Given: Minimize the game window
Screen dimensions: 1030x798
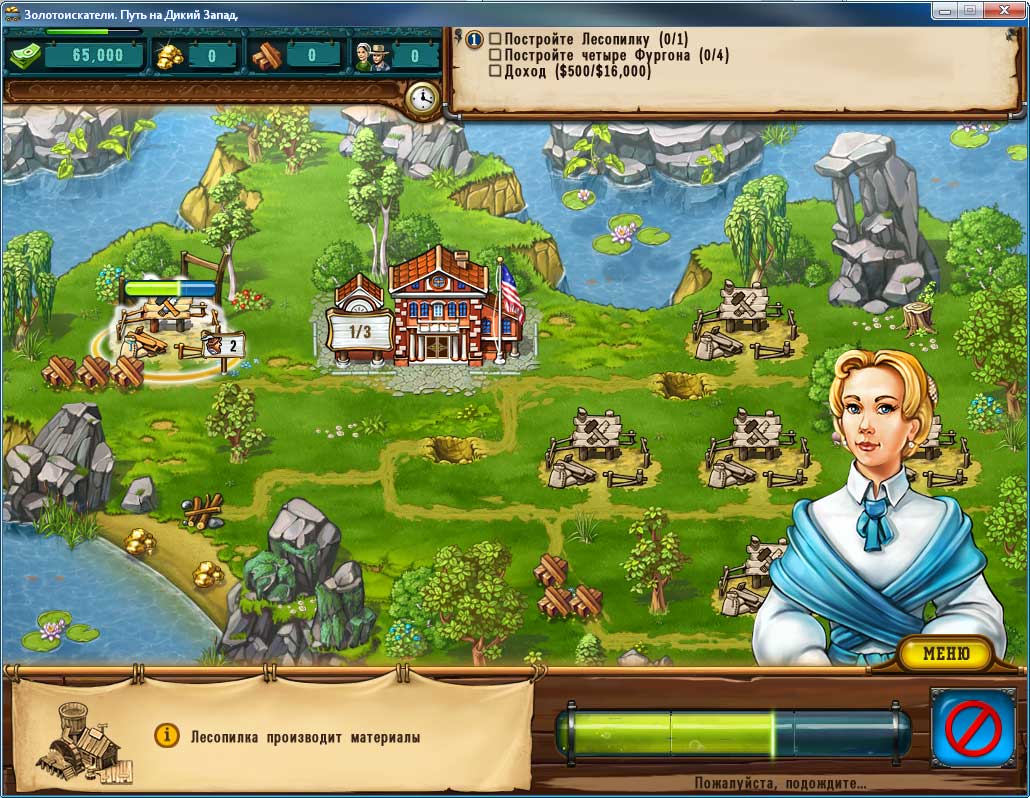Looking at the screenshot, I should (x=944, y=10).
